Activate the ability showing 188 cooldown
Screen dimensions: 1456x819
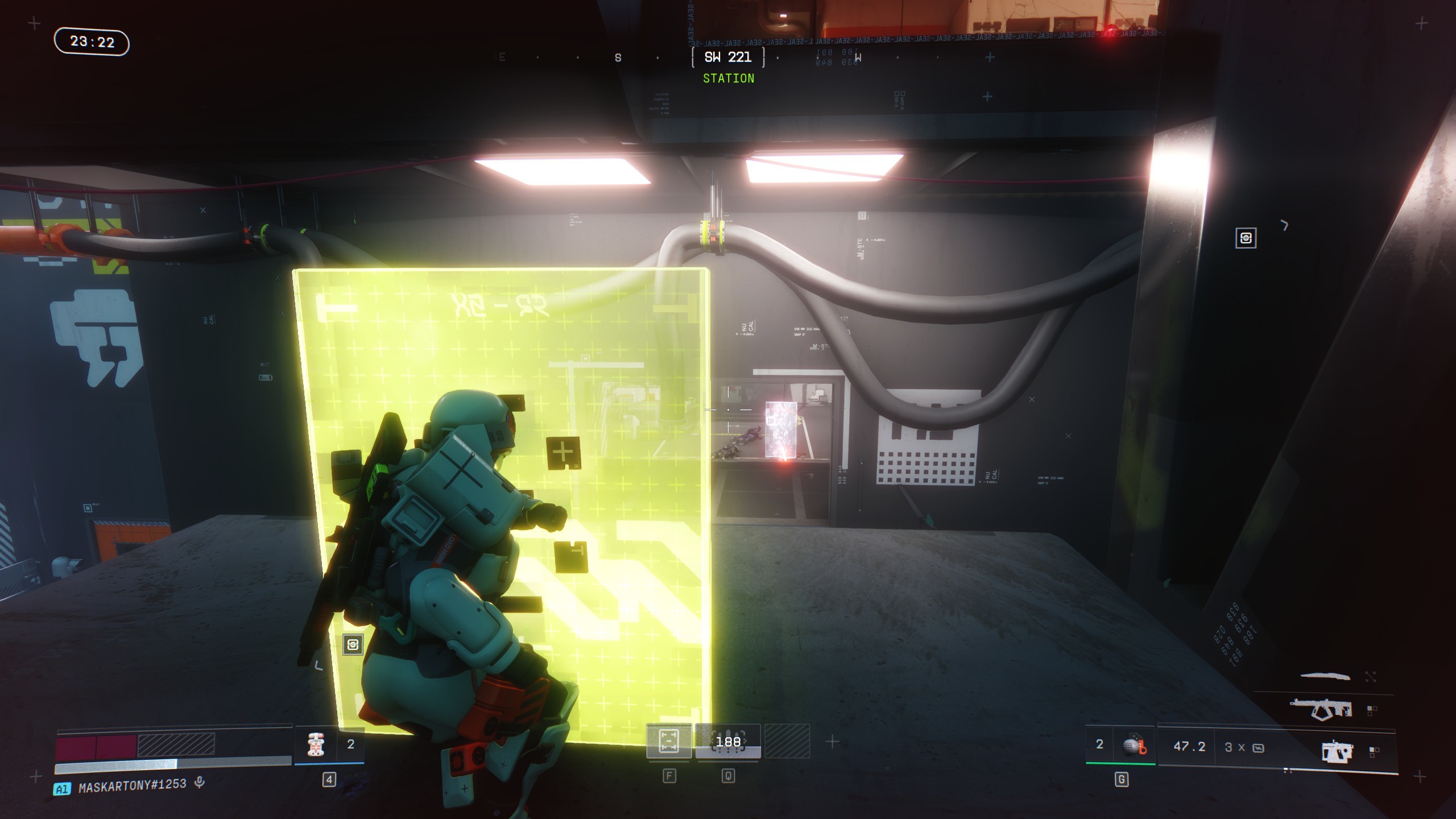728,742
